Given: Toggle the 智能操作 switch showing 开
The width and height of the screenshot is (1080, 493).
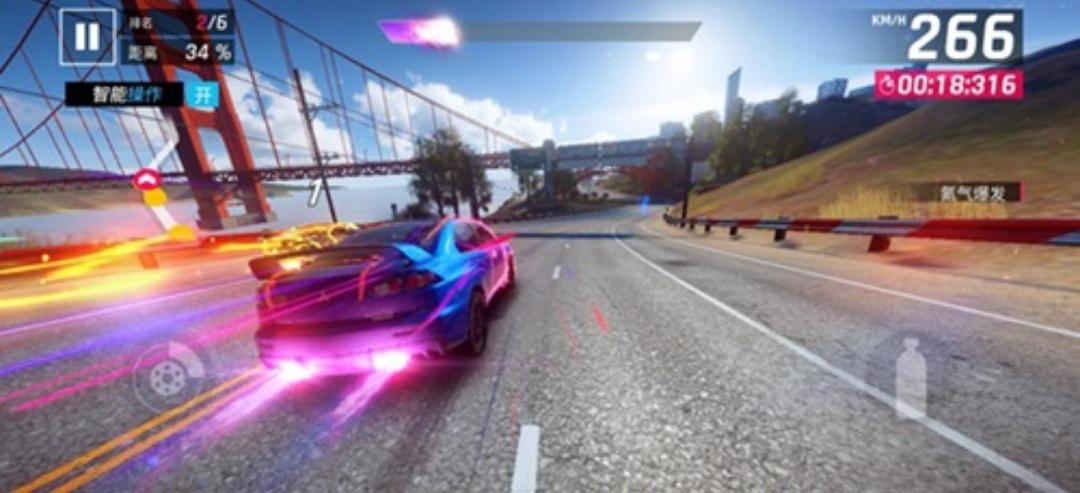Looking at the screenshot, I should (203, 95).
